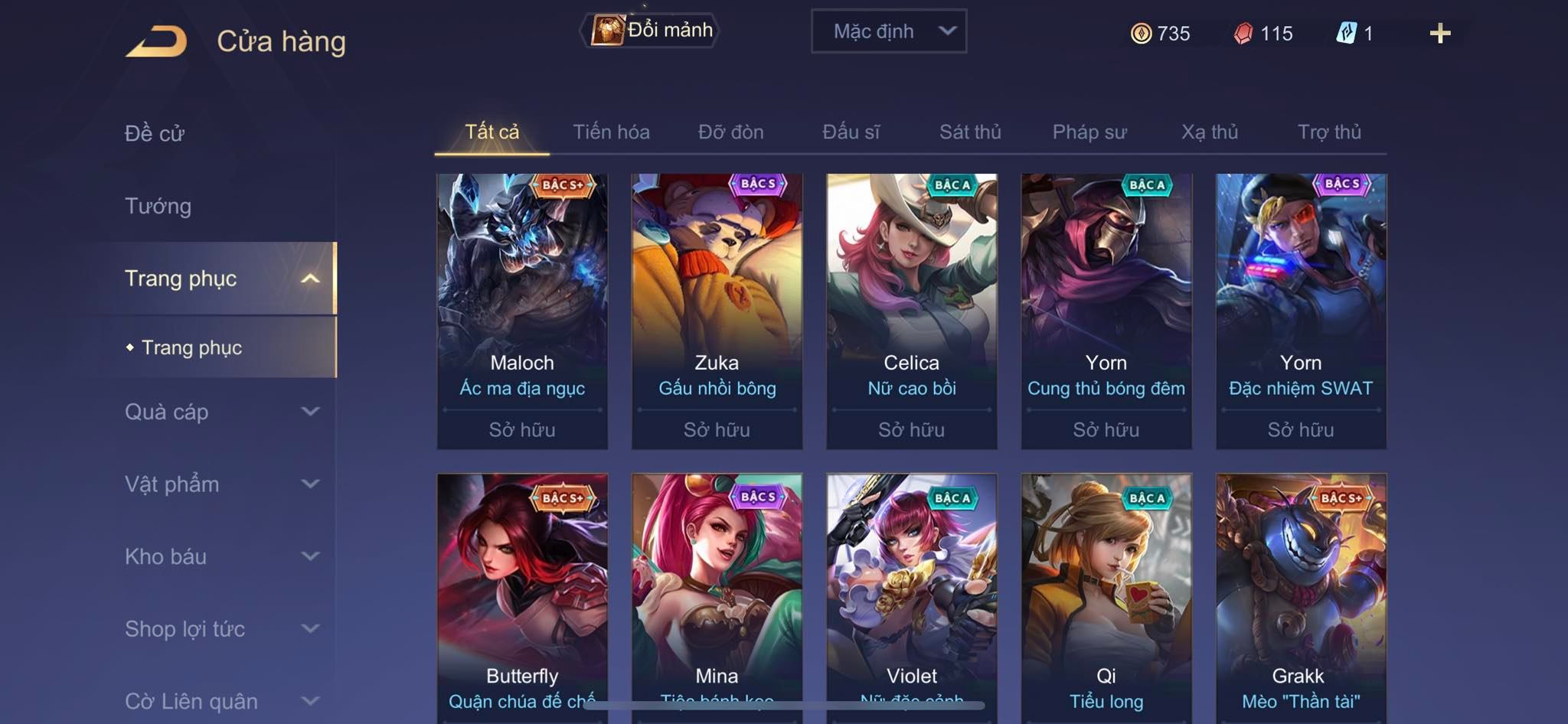Image resolution: width=1568 pixels, height=724 pixels.
Task: Open the Đề cử menu
Action: 155,133
